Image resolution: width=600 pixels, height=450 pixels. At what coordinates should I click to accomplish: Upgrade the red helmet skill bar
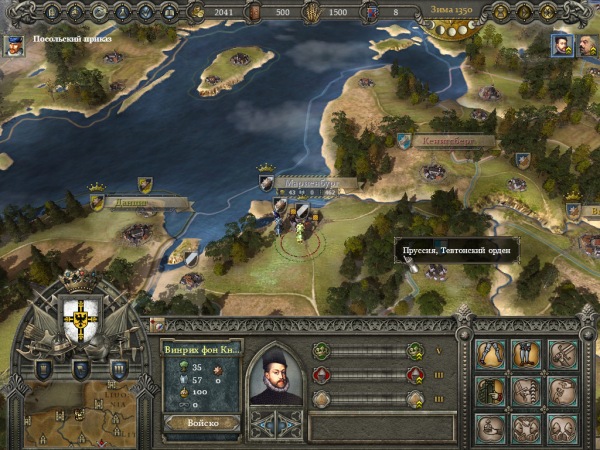[x=415, y=375]
